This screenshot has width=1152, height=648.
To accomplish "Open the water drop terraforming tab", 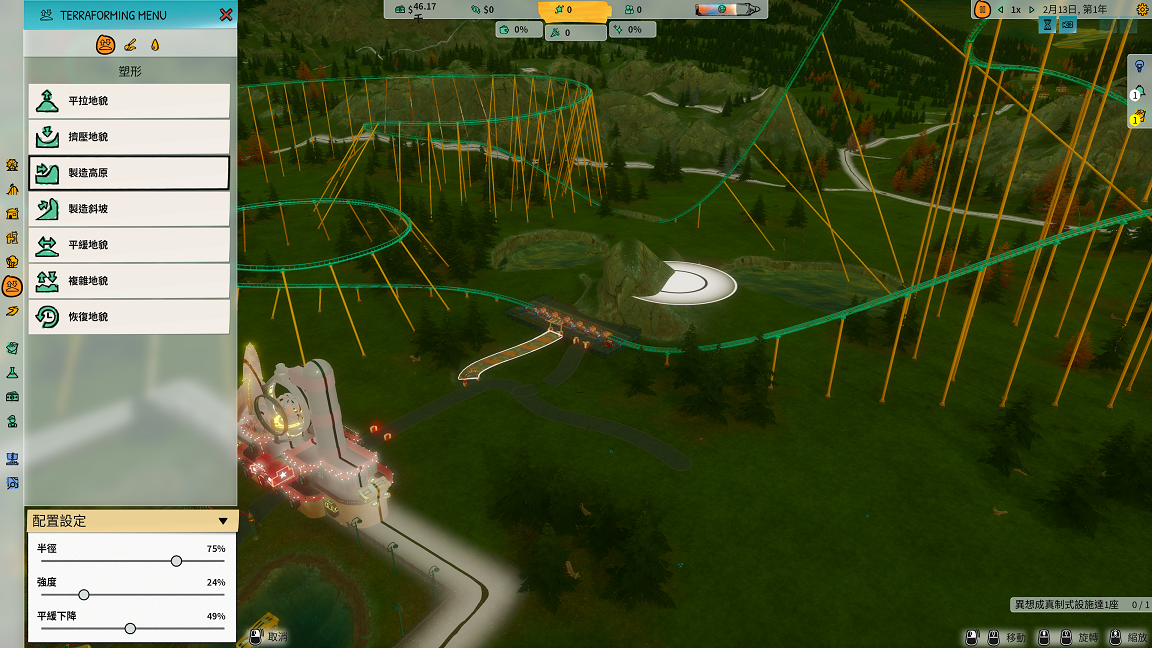I will [154, 45].
